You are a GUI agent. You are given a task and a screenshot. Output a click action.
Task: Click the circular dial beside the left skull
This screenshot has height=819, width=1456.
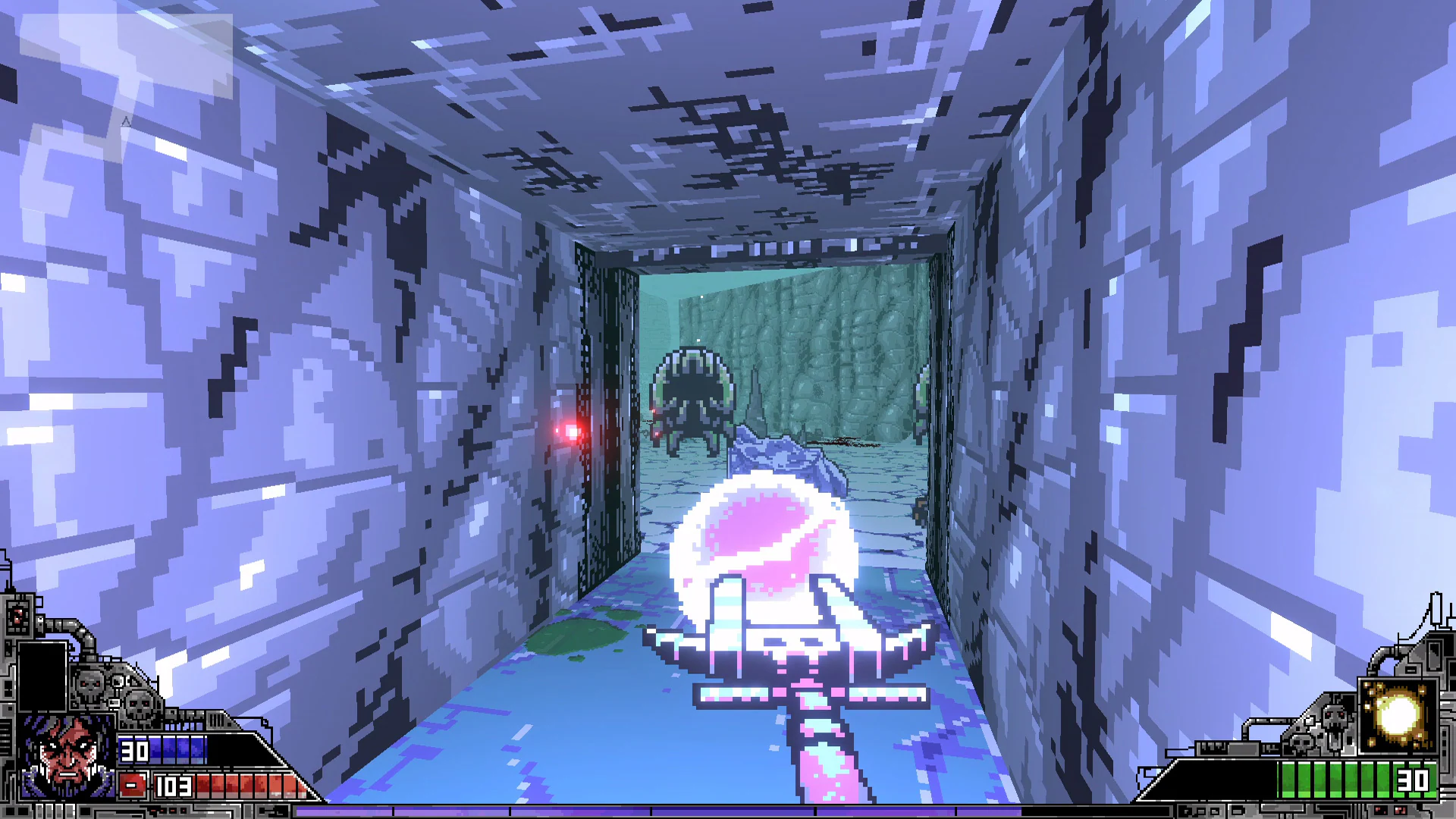click(x=118, y=680)
